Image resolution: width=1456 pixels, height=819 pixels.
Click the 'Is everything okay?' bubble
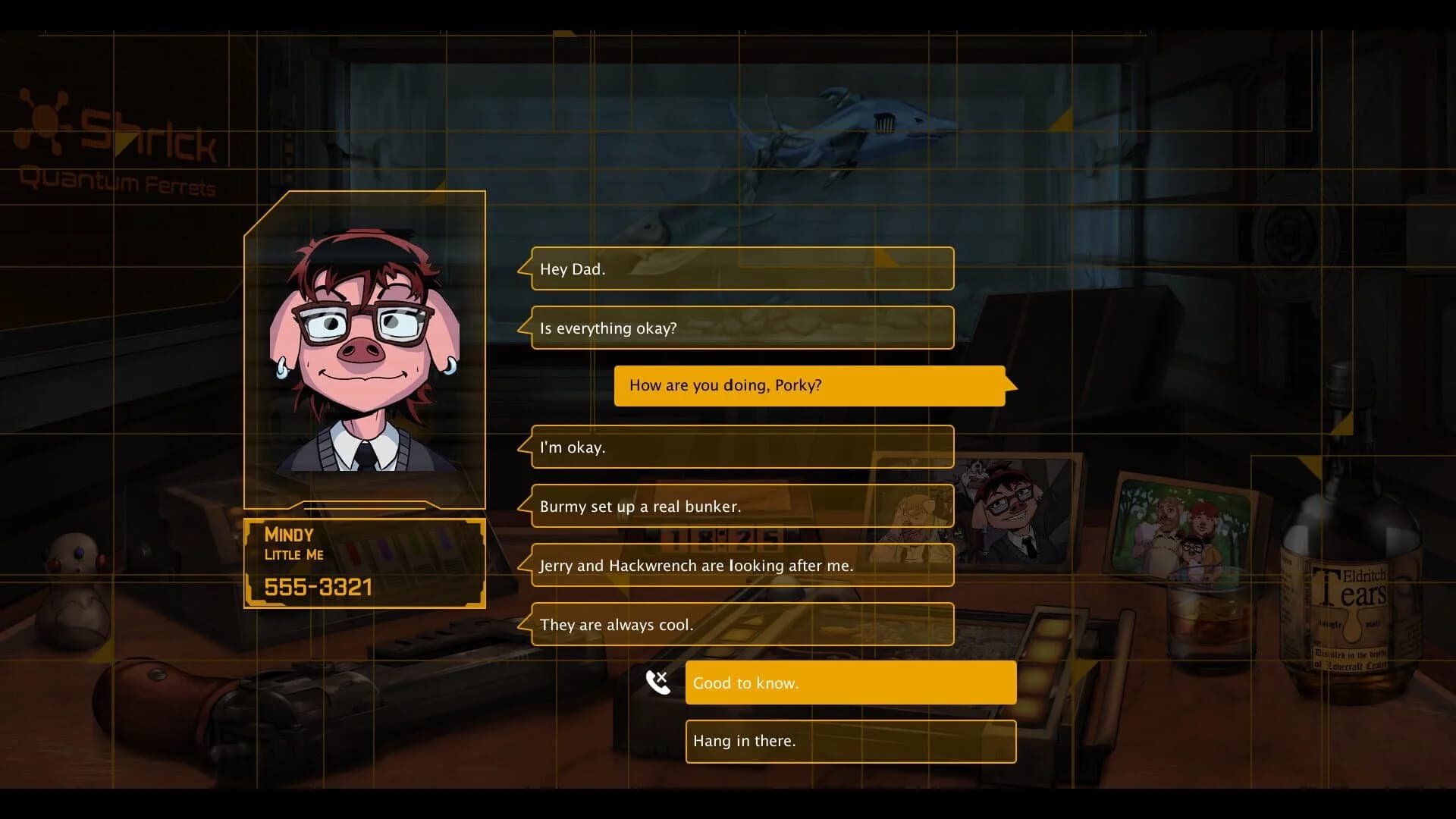[x=742, y=328]
